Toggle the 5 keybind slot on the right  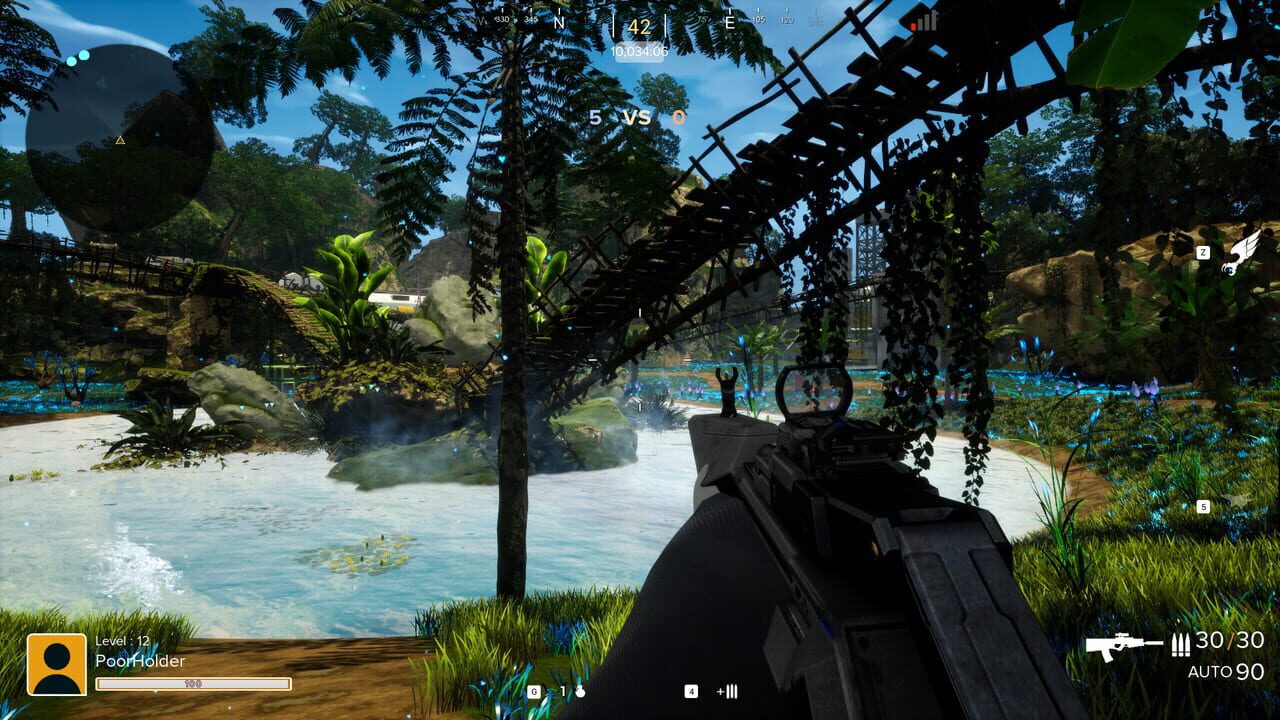coord(1204,506)
